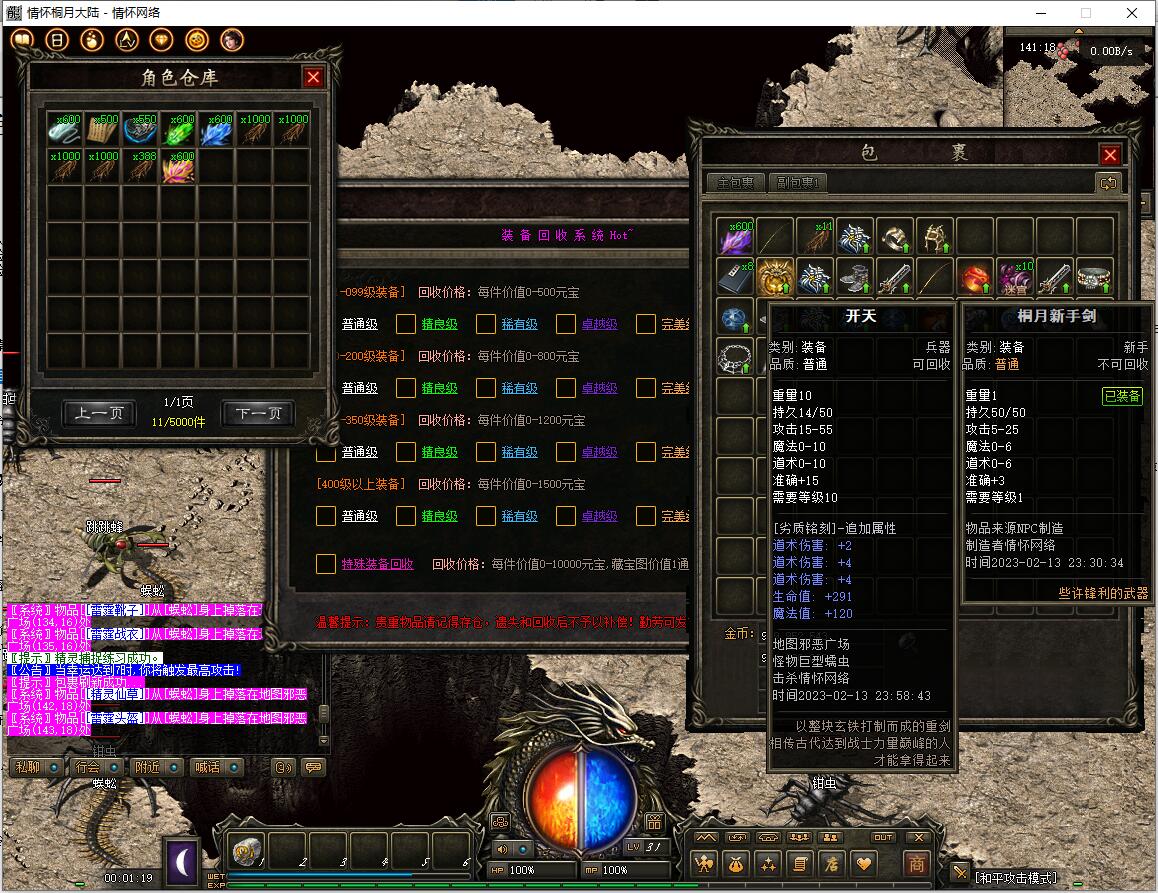Switch to the 主包裹 bag tab

coord(736,183)
